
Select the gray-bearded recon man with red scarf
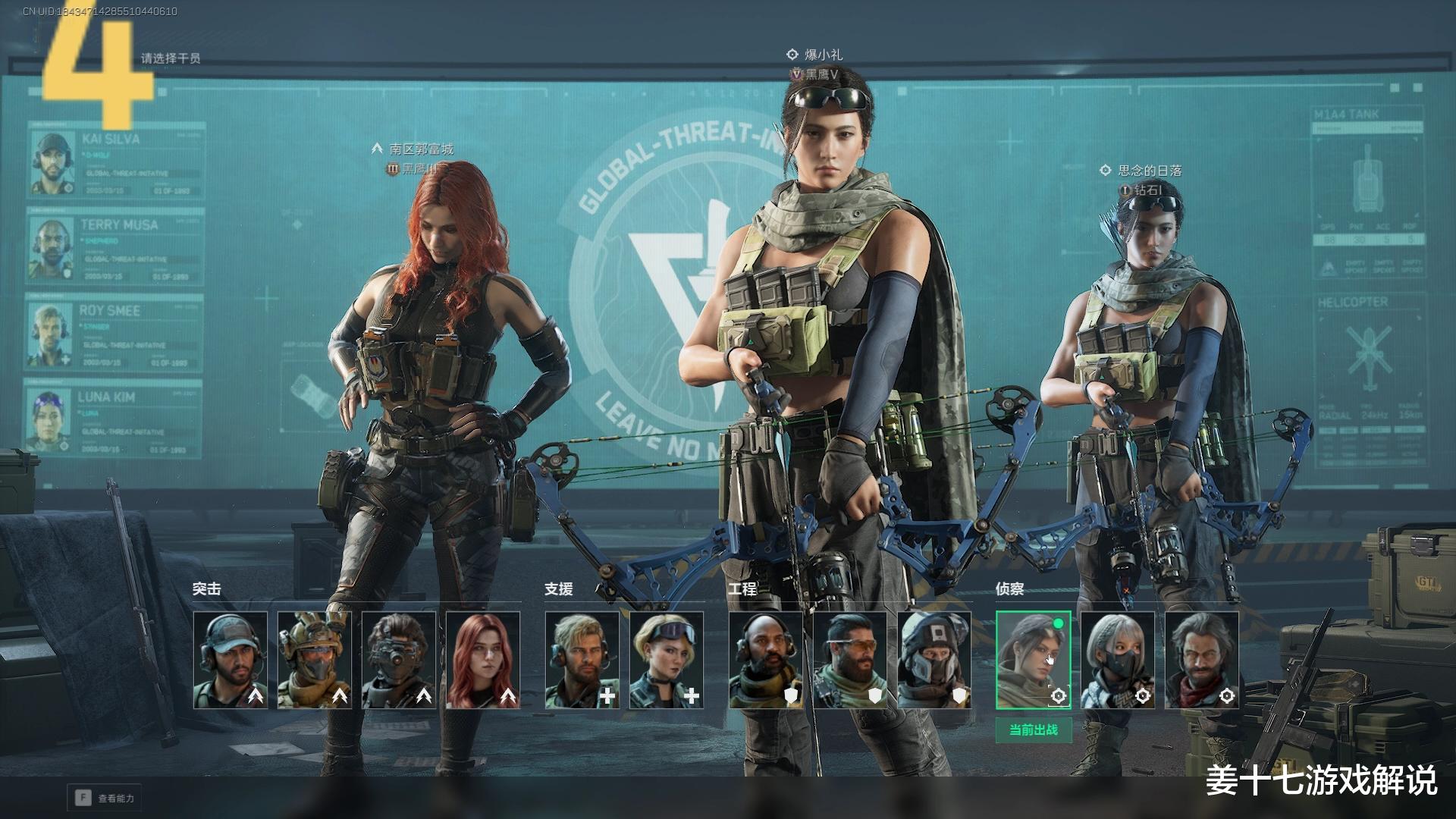pyautogui.click(x=1201, y=660)
